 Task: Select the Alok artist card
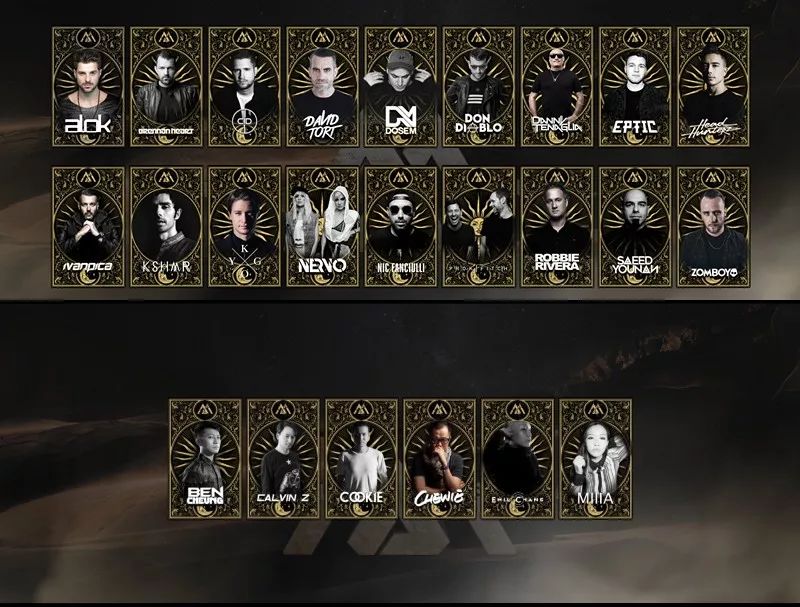pos(89,87)
